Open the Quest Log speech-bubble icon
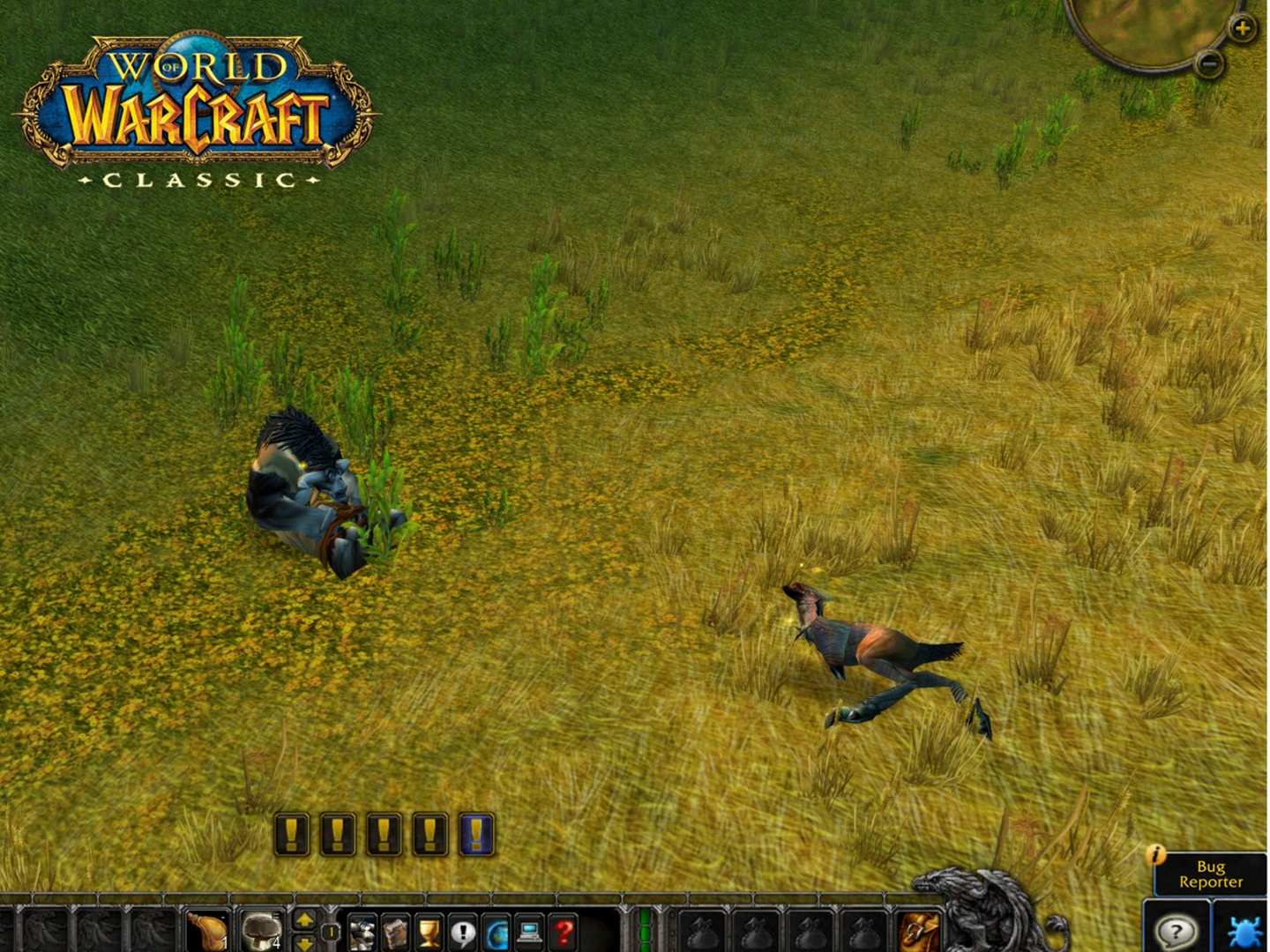Image resolution: width=1270 pixels, height=952 pixels. tap(463, 931)
